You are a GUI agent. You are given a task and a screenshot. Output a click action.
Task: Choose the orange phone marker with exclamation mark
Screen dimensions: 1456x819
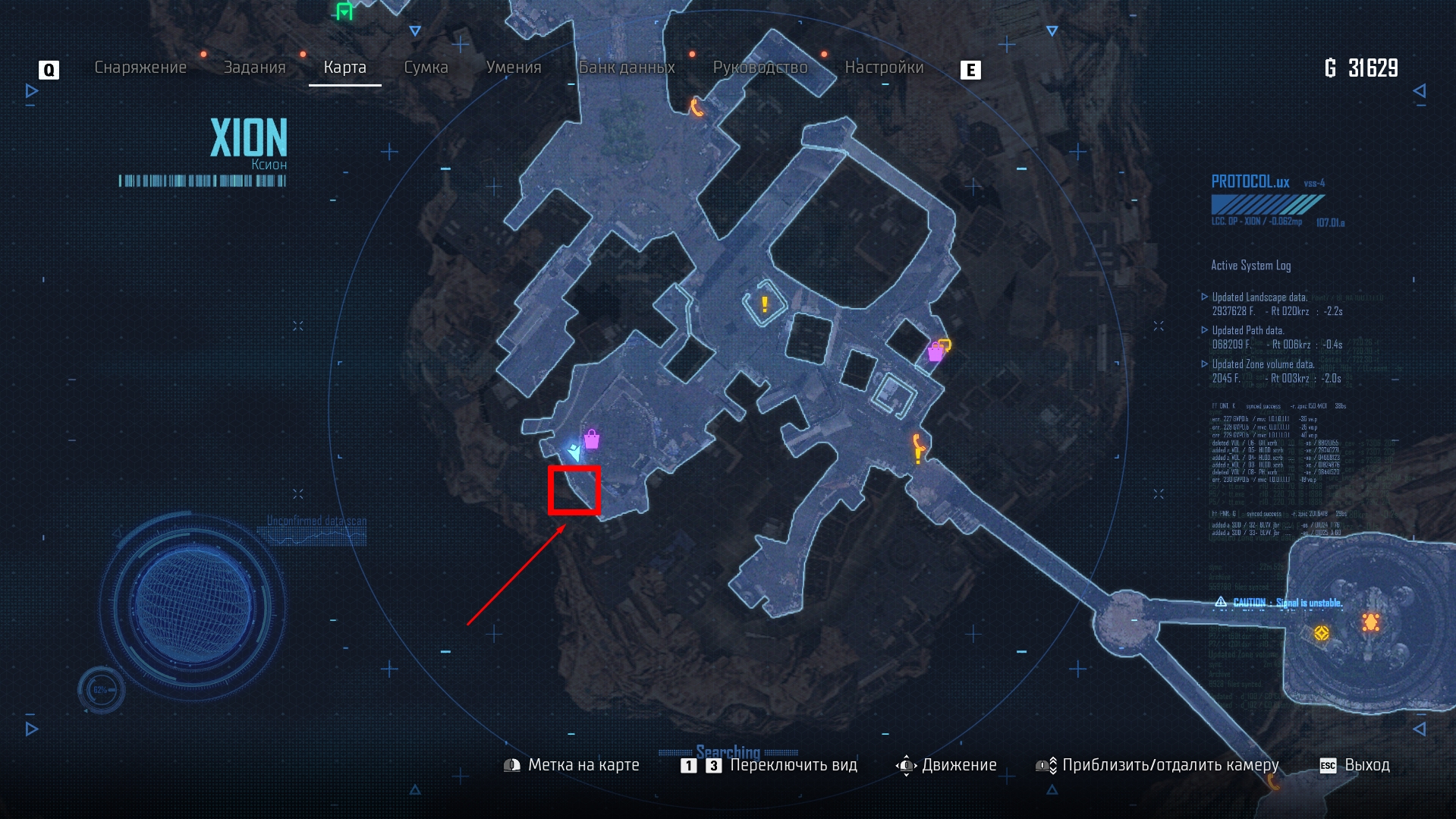tap(918, 448)
